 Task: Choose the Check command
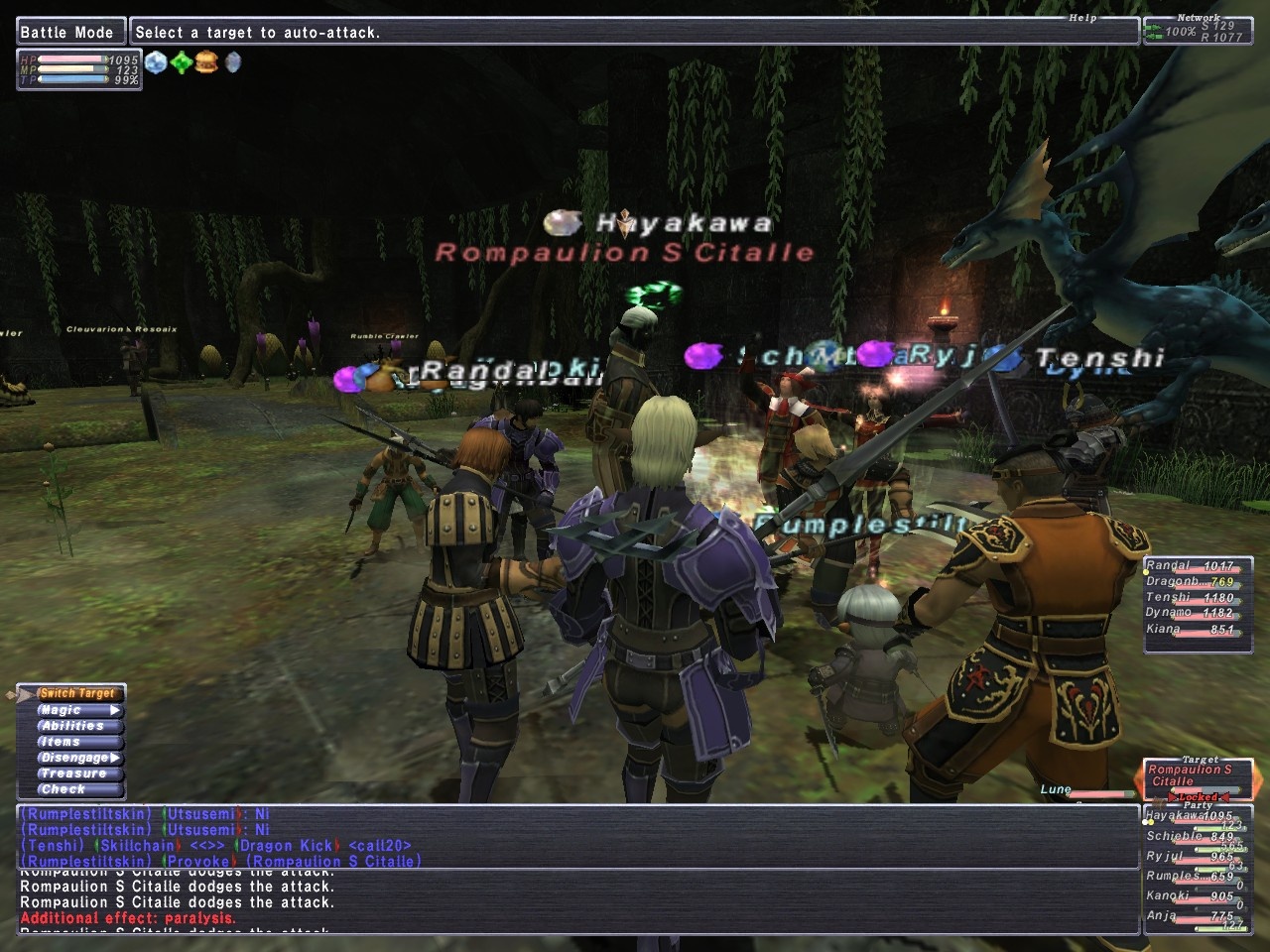63,789
